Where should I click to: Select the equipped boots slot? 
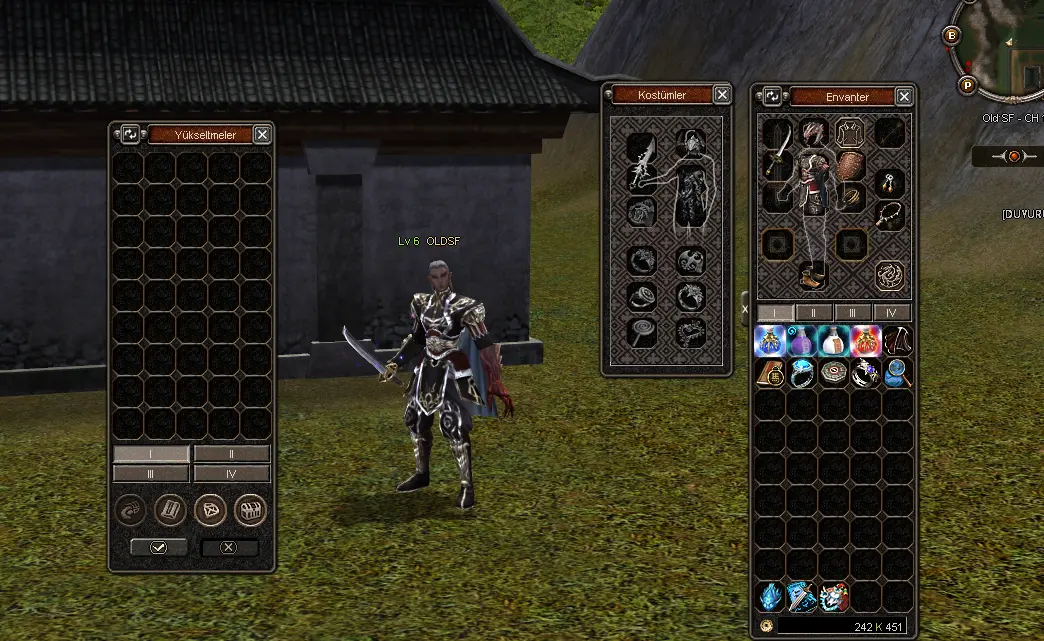(812, 274)
